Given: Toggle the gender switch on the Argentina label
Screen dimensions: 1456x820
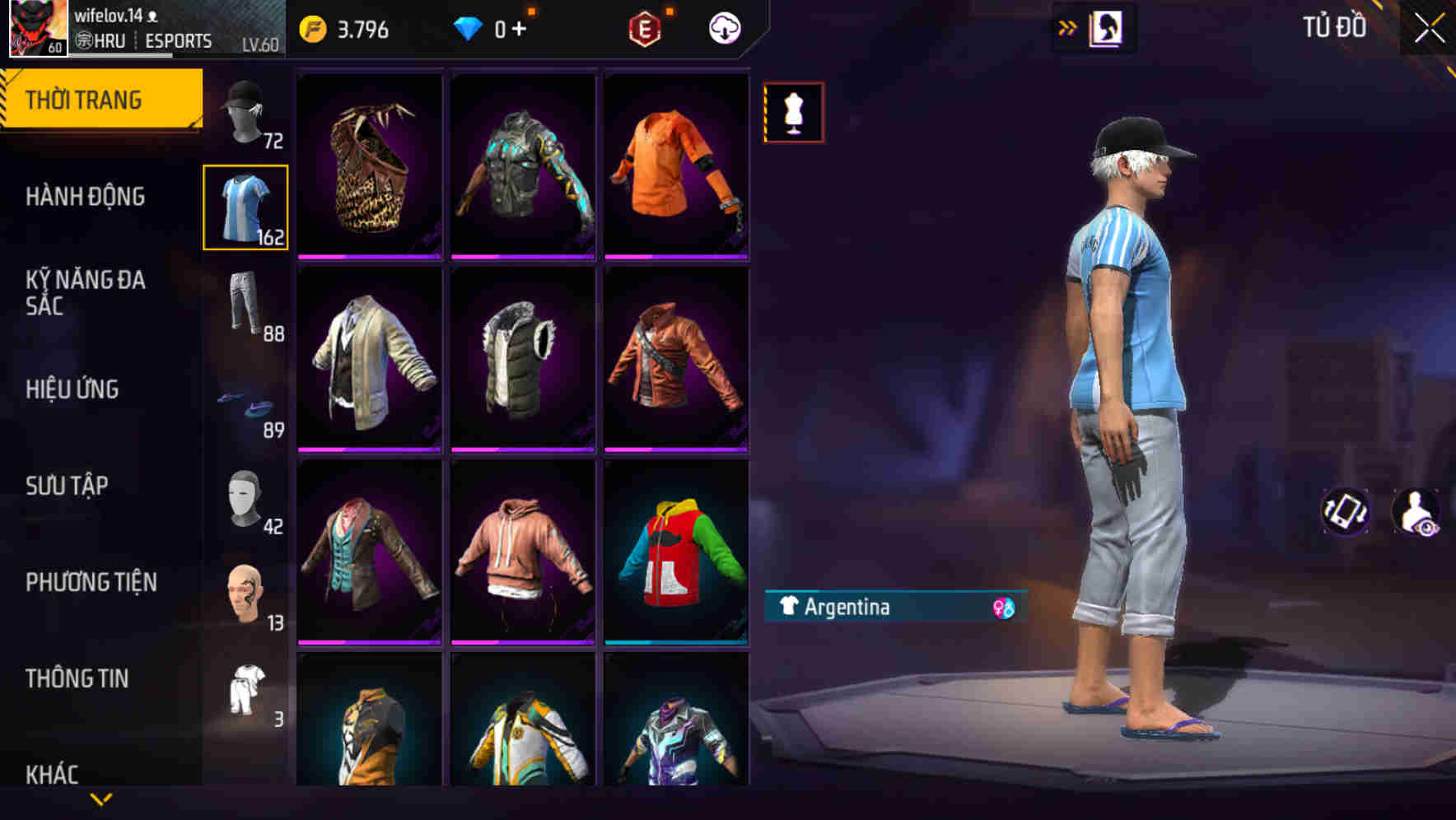Looking at the screenshot, I should [1006, 608].
